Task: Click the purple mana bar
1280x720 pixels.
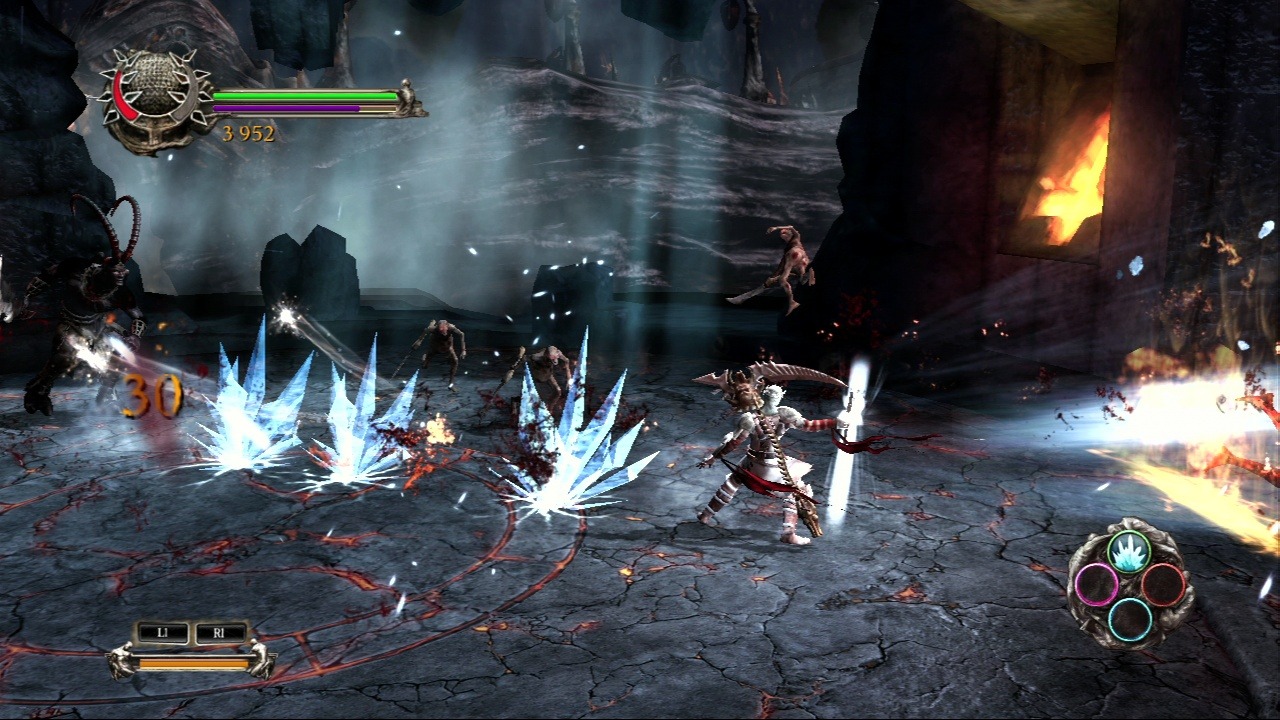Action: point(290,107)
